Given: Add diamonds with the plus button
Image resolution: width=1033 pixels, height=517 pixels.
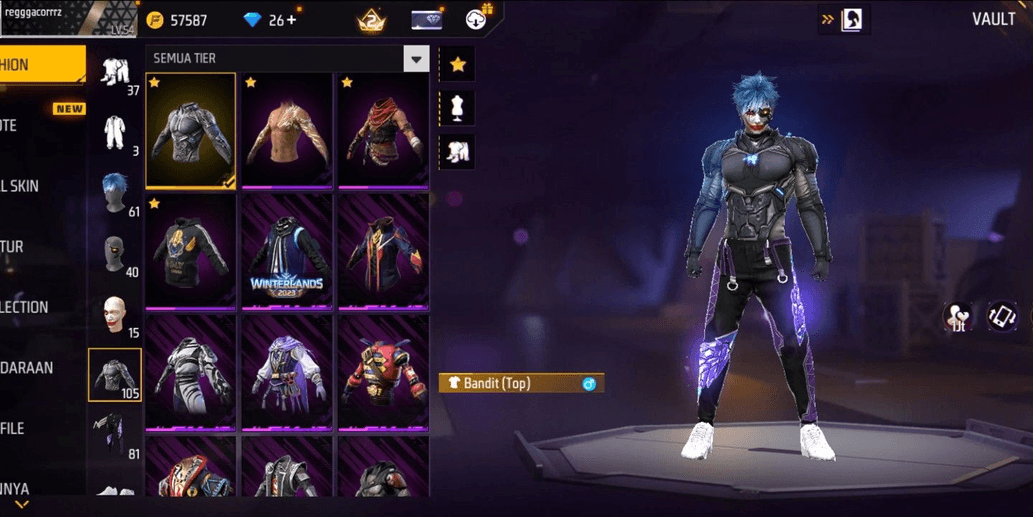Looking at the screenshot, I should tap(291, 20).
